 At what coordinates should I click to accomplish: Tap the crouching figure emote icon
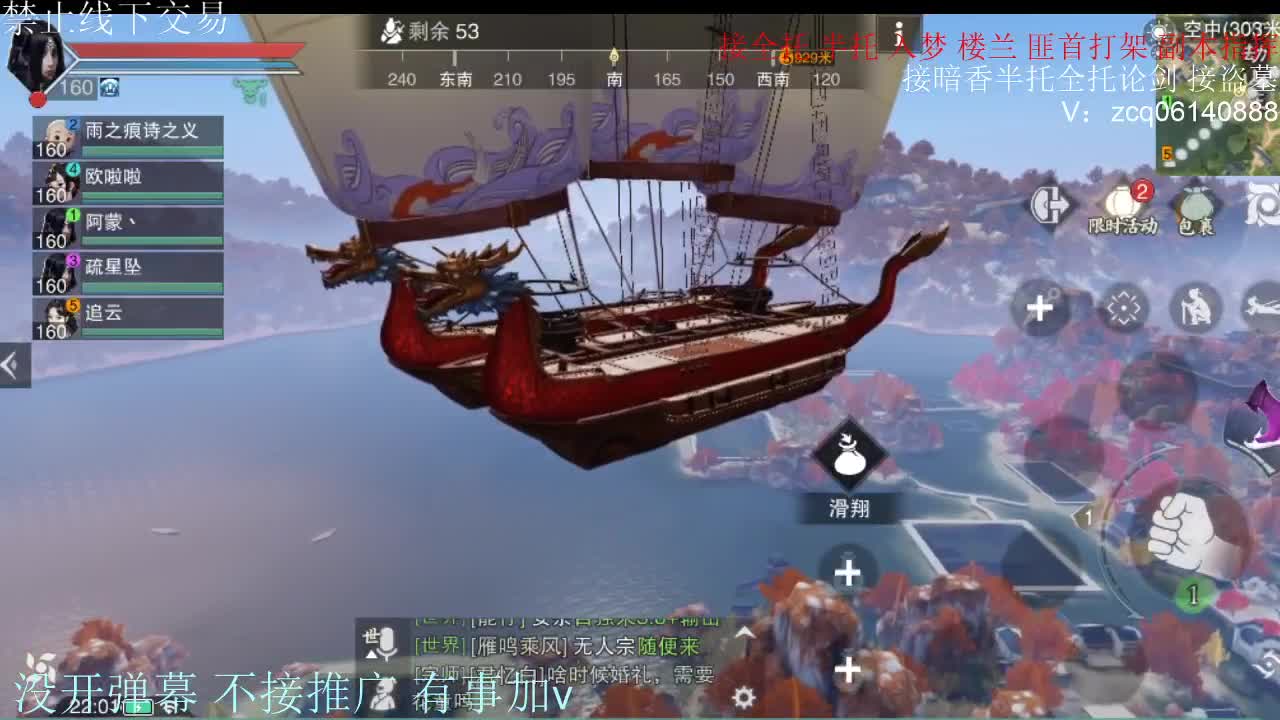[1196, 306]
